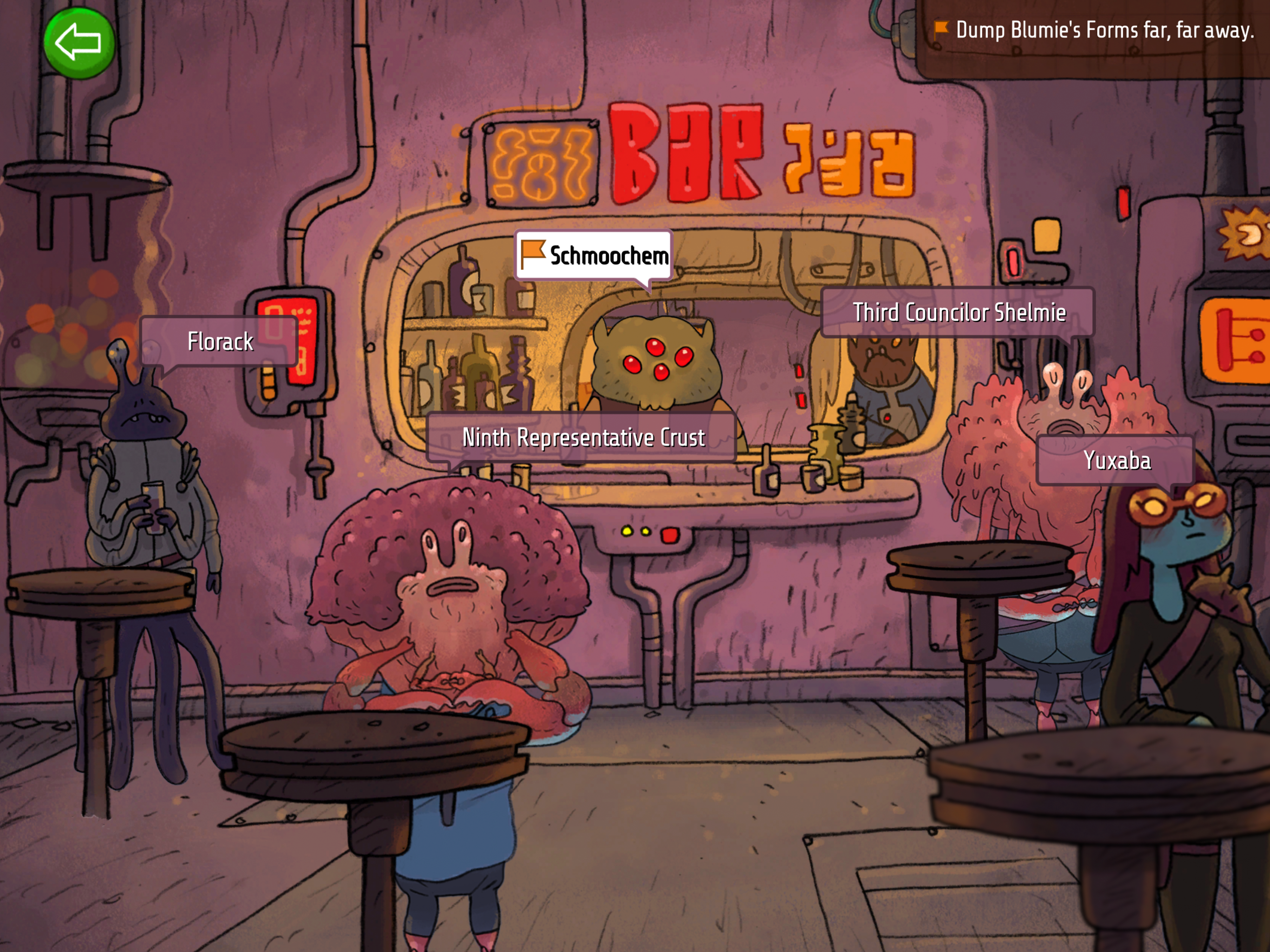The image size is (1270, 952).
Task: Select the Florack name label
Action: click(x=219, y=342)
